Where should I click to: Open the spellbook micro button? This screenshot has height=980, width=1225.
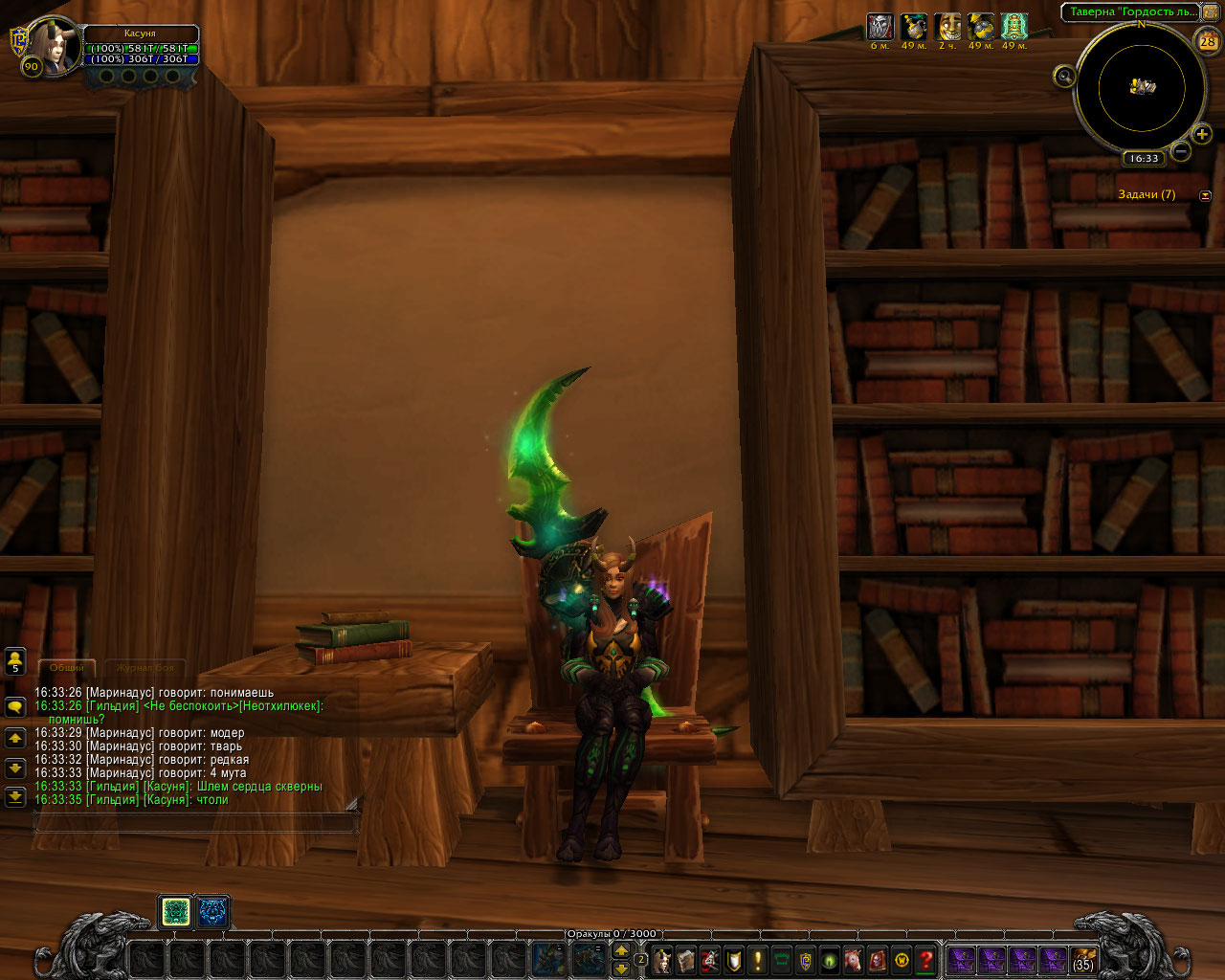(686, 960)
